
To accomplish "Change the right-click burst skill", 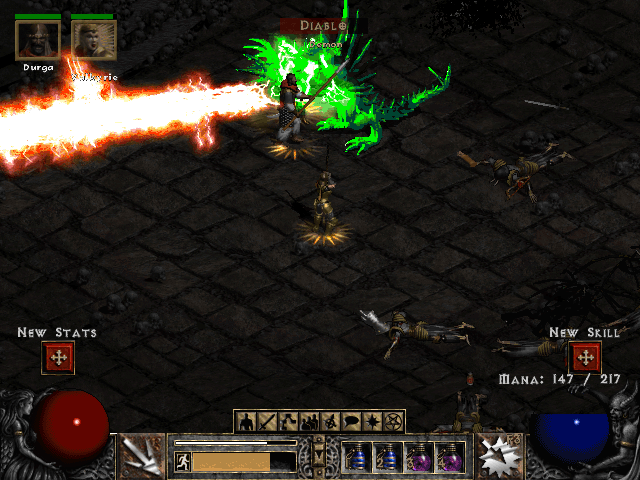I will click(497, 456).
